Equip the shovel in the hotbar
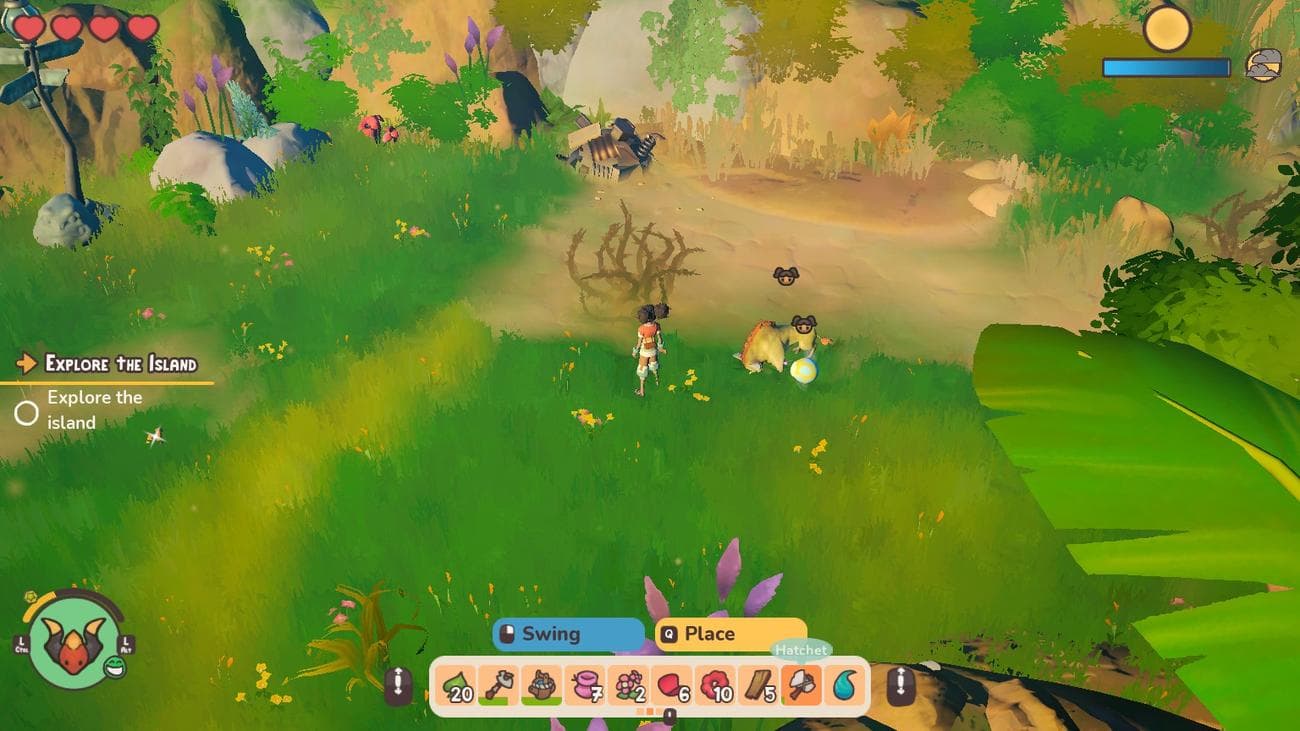Image resolution: width=1300 pixels, height=731 pixels. coord(498,686)
